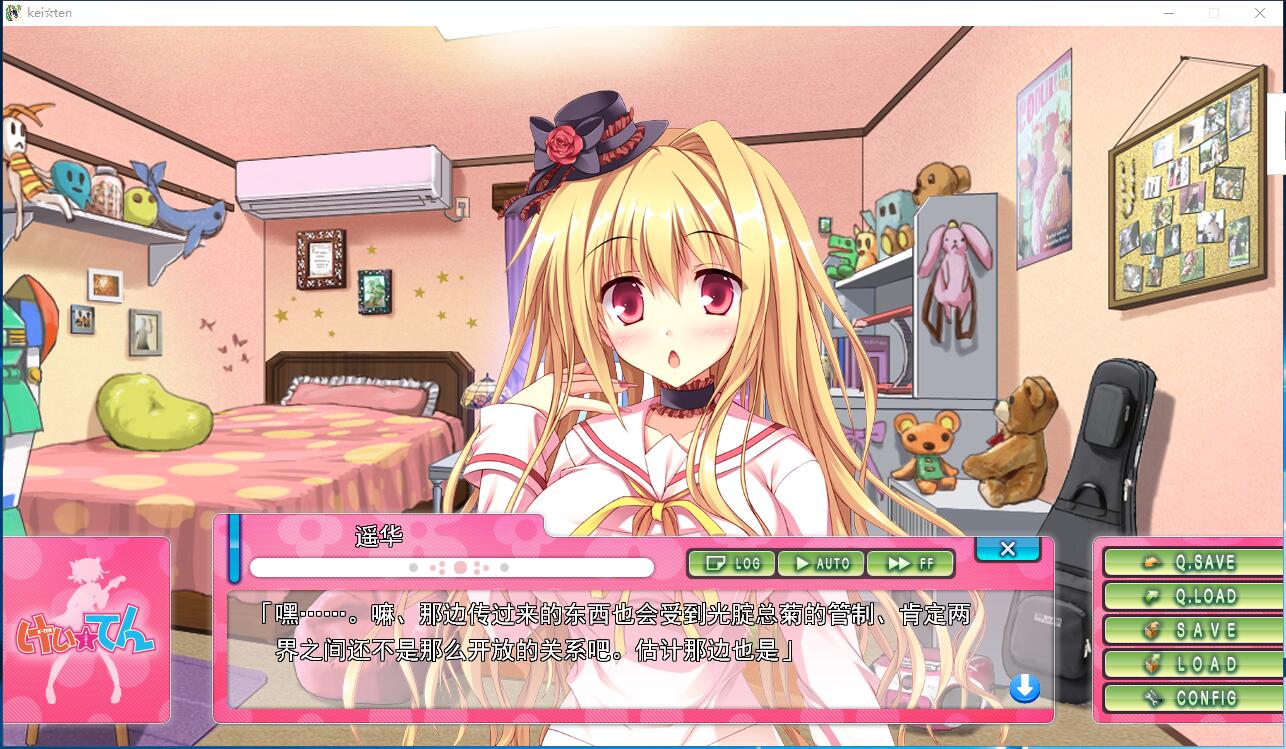1286x749 pixels.
Task: Open the LOG backlog
Action: point(732,564)
